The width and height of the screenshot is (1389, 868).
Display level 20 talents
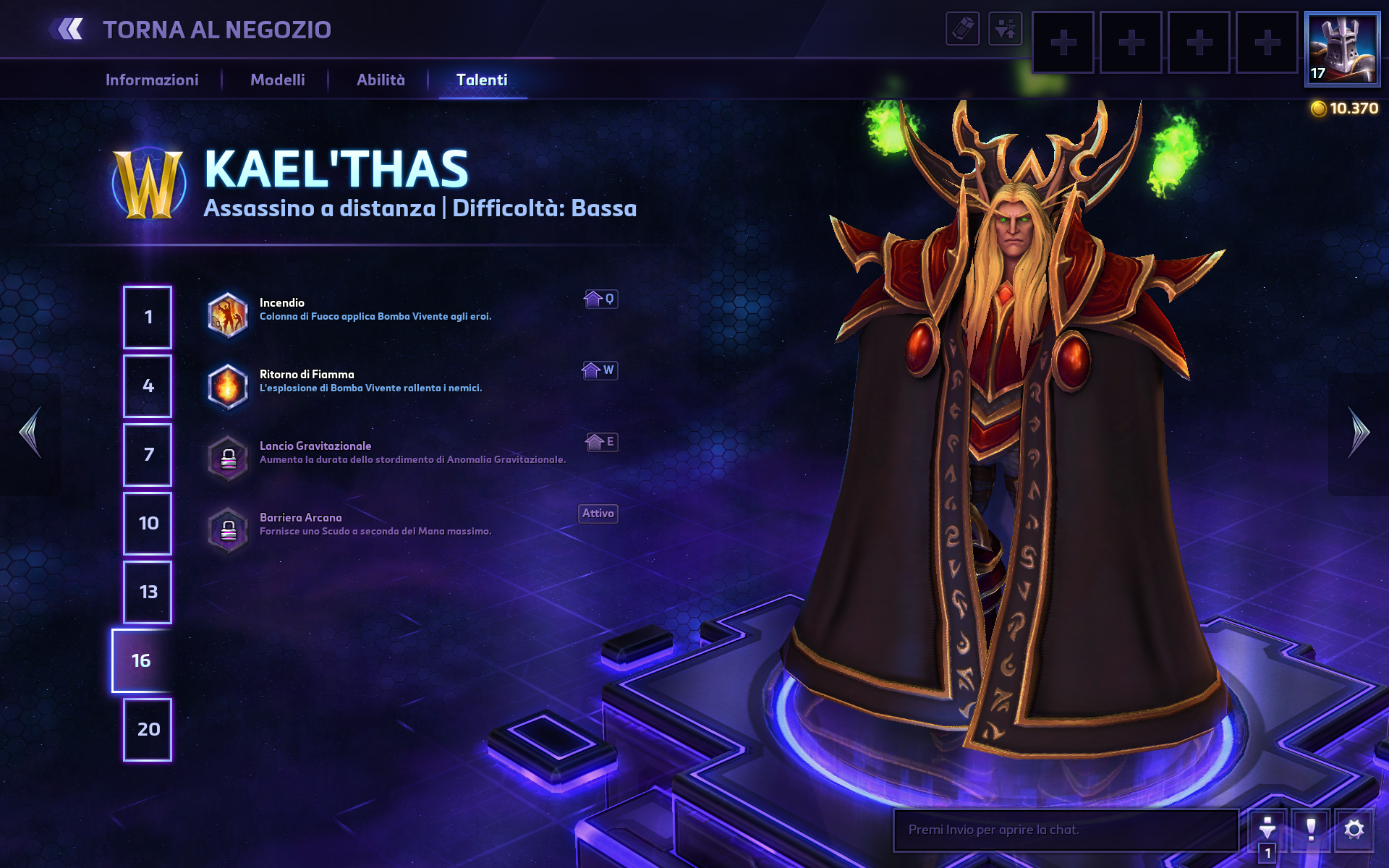(x=148, y=729)
